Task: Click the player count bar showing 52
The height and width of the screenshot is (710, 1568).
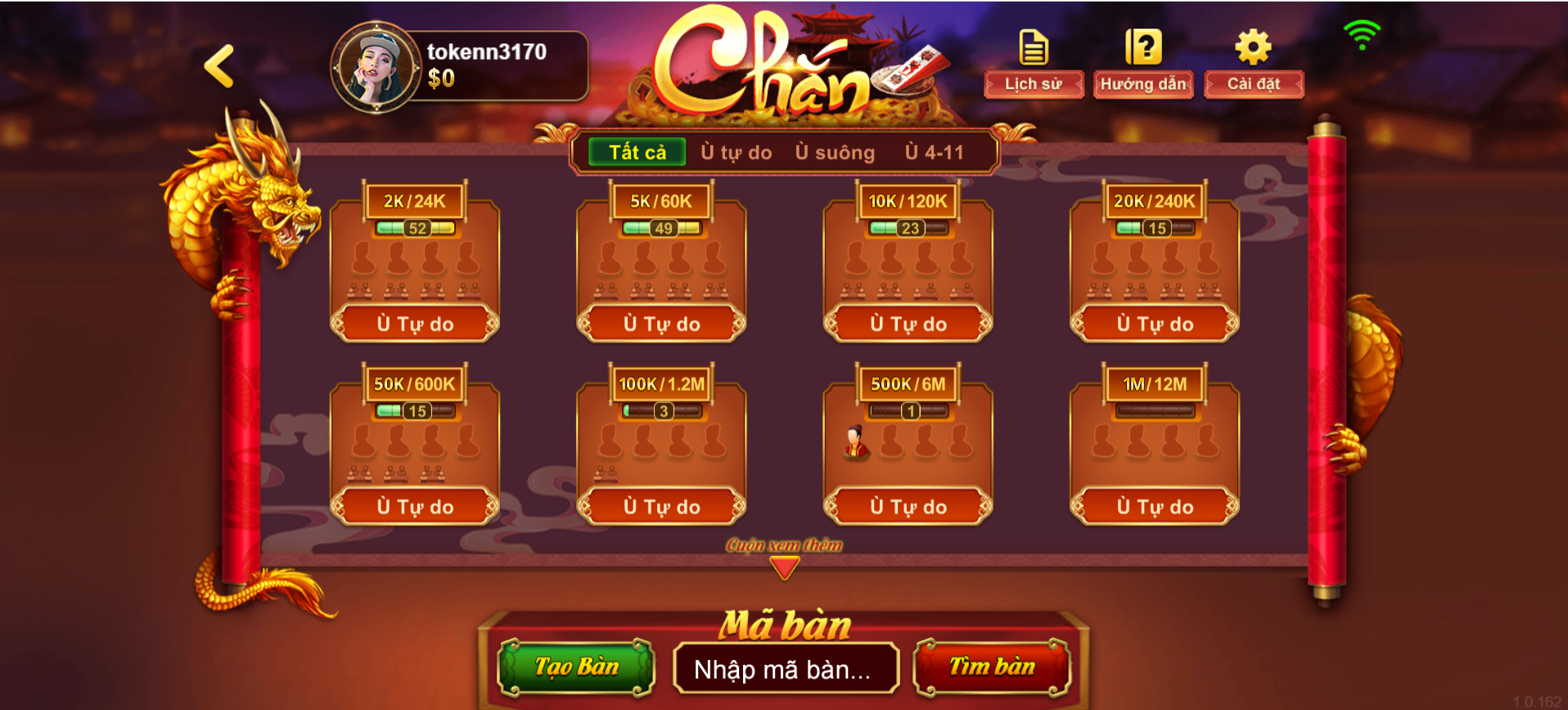Action: [415, 228]
